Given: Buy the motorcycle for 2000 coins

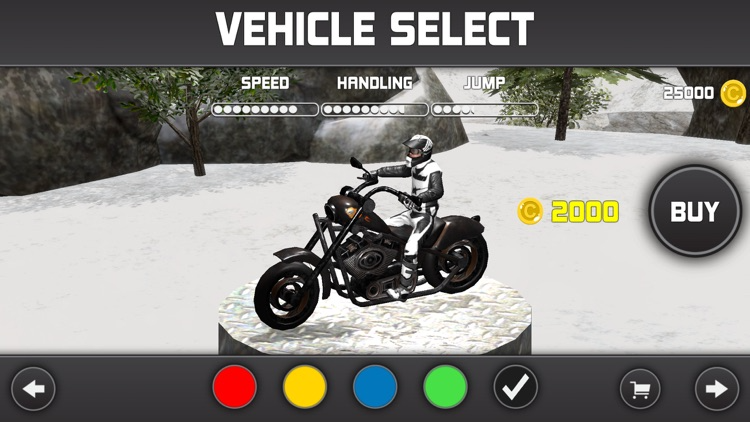Looking at the screenshot, I should (x=695, y=212).
